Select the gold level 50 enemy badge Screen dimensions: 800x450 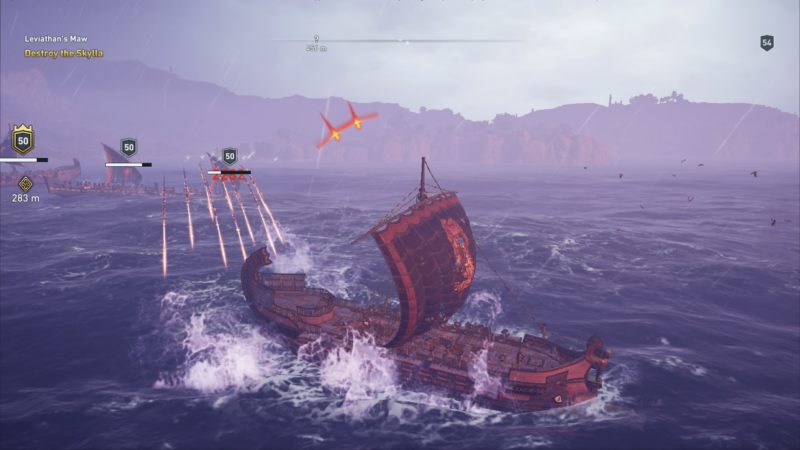pyautogui.click(x=22, y=138)
